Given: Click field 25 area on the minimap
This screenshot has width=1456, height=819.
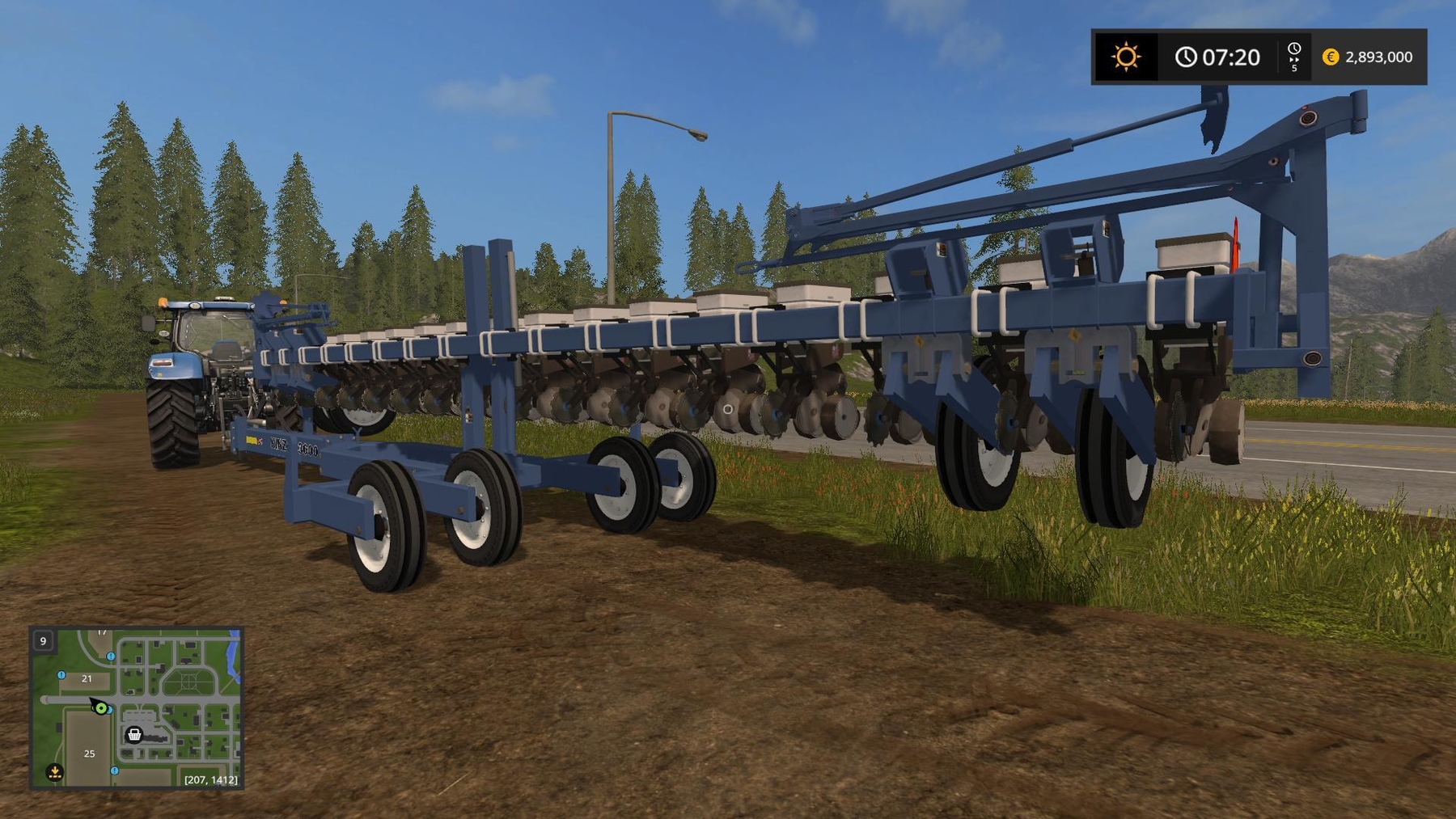Looking at the screenshot, I should click(x=89, y=754).
